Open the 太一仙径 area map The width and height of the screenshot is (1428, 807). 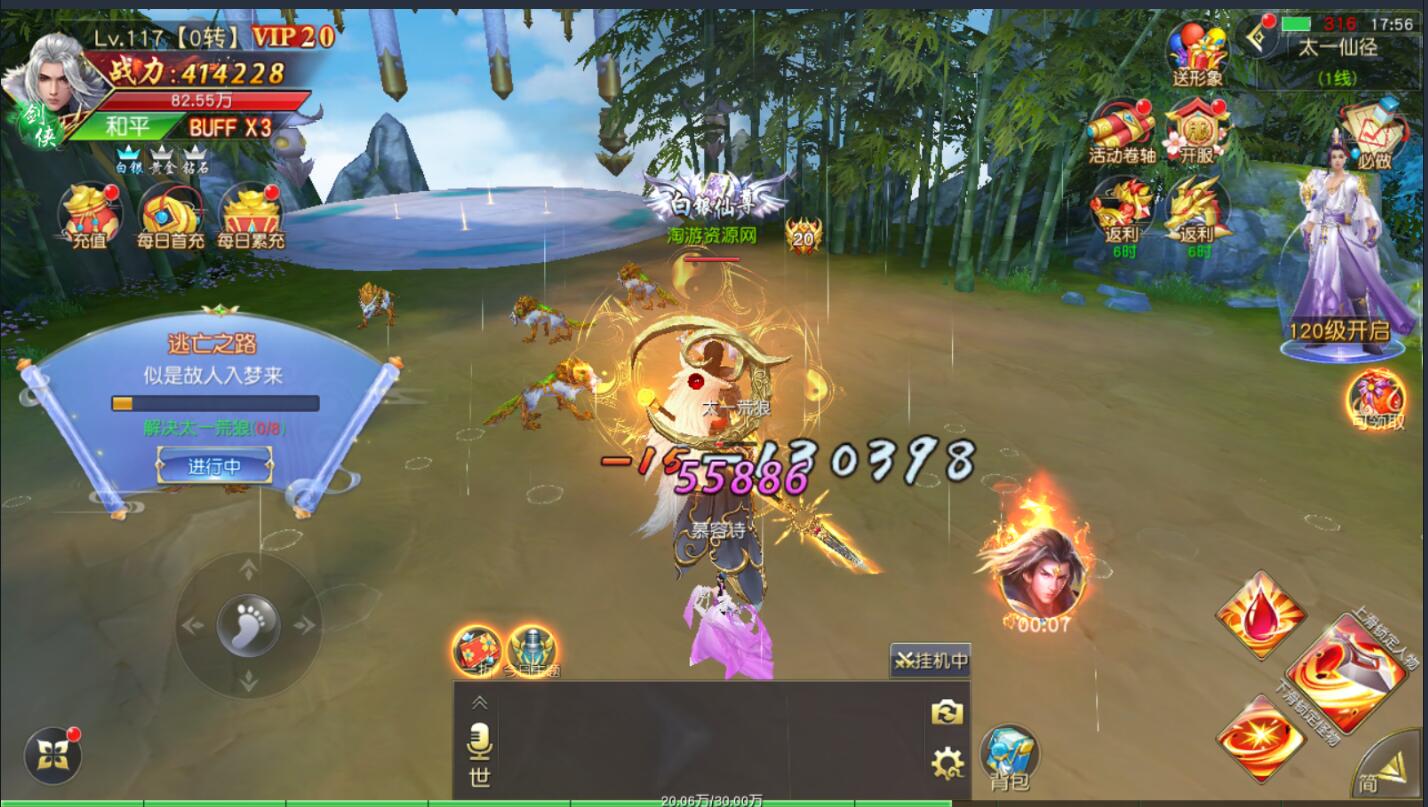coord(1337,46)
